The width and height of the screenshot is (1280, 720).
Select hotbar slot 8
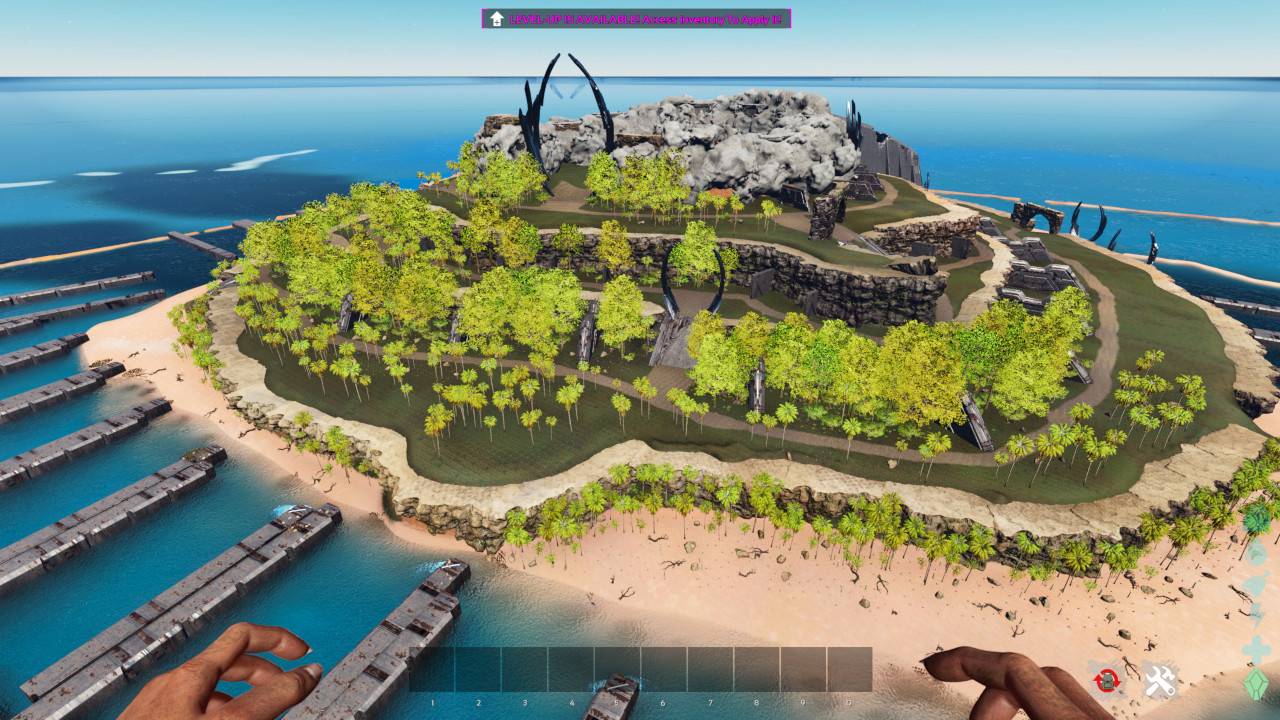click(755, 668)
